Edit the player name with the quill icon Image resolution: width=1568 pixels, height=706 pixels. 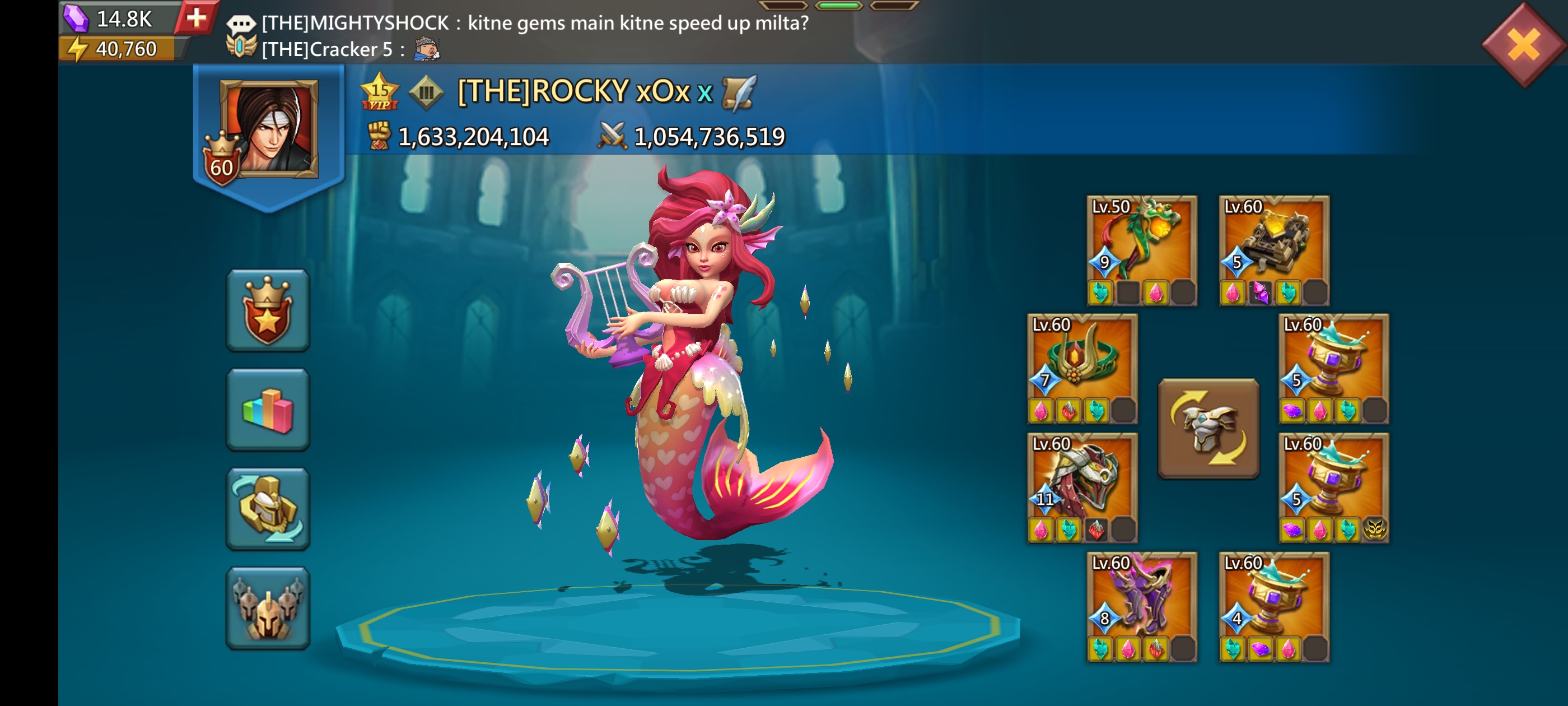pos(738,92)
